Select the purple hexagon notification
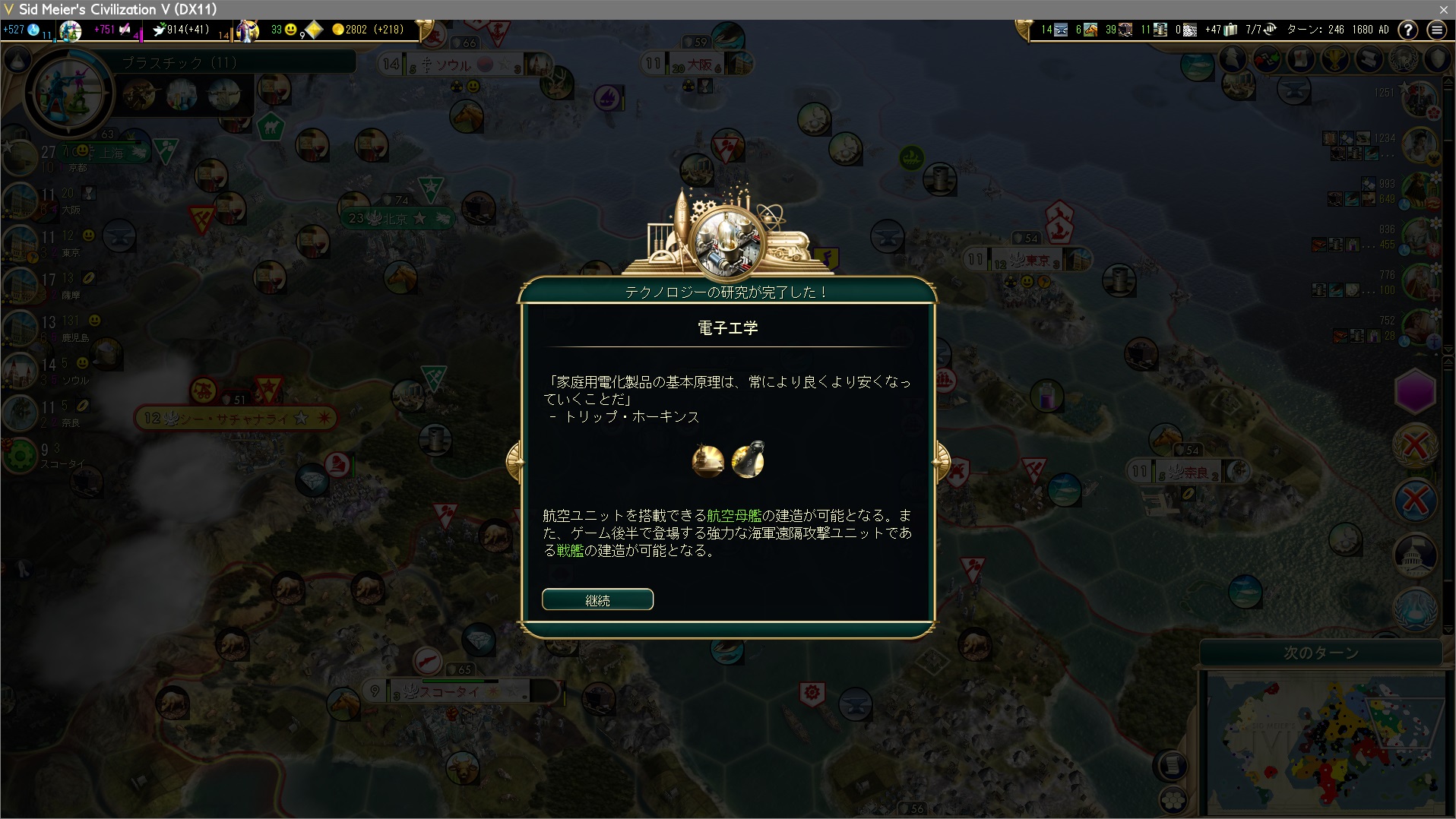The width and height of the screenshot is (1456, 819). click(x=1415, y=392)
